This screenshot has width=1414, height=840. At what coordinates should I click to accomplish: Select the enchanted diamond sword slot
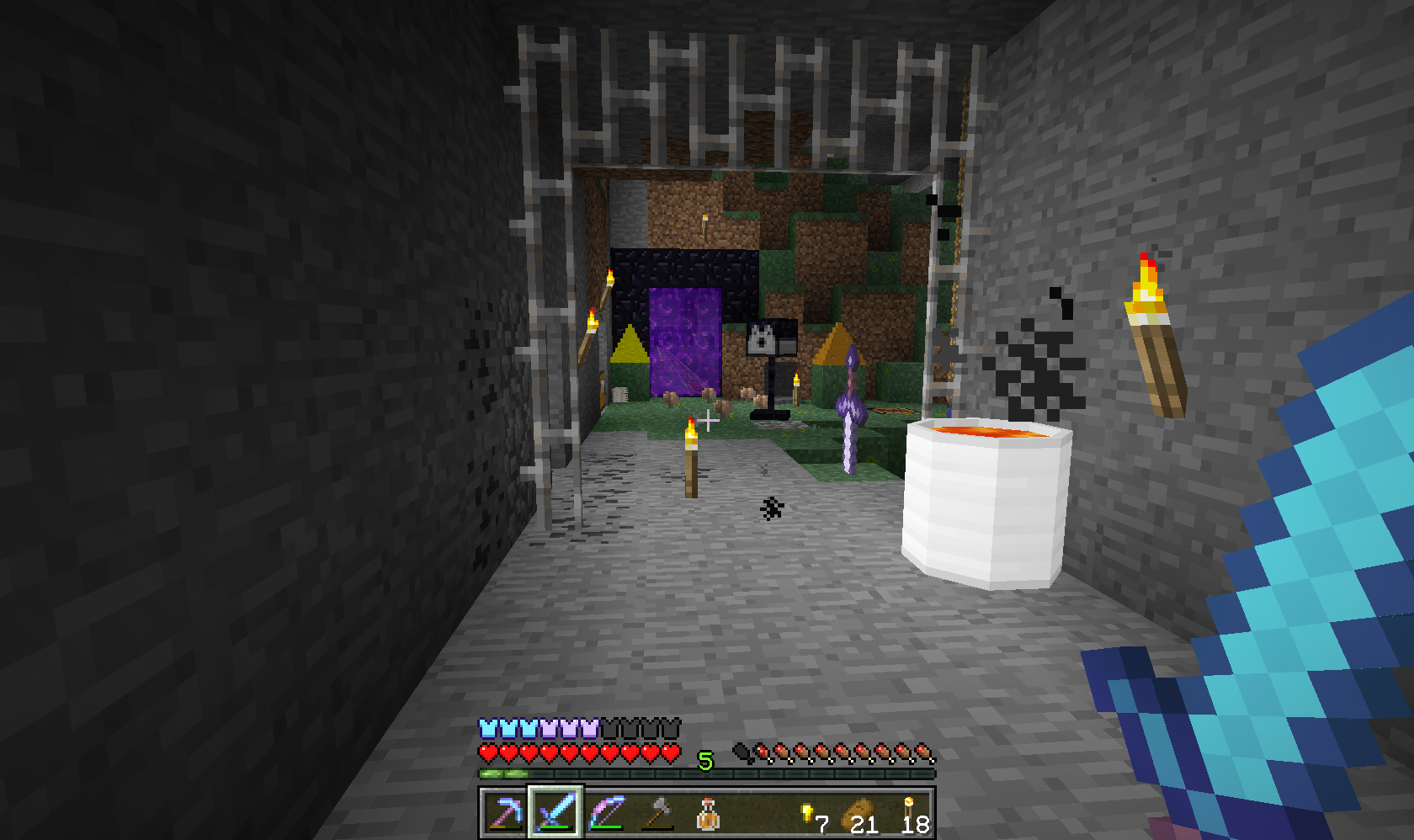coord(555,815)
